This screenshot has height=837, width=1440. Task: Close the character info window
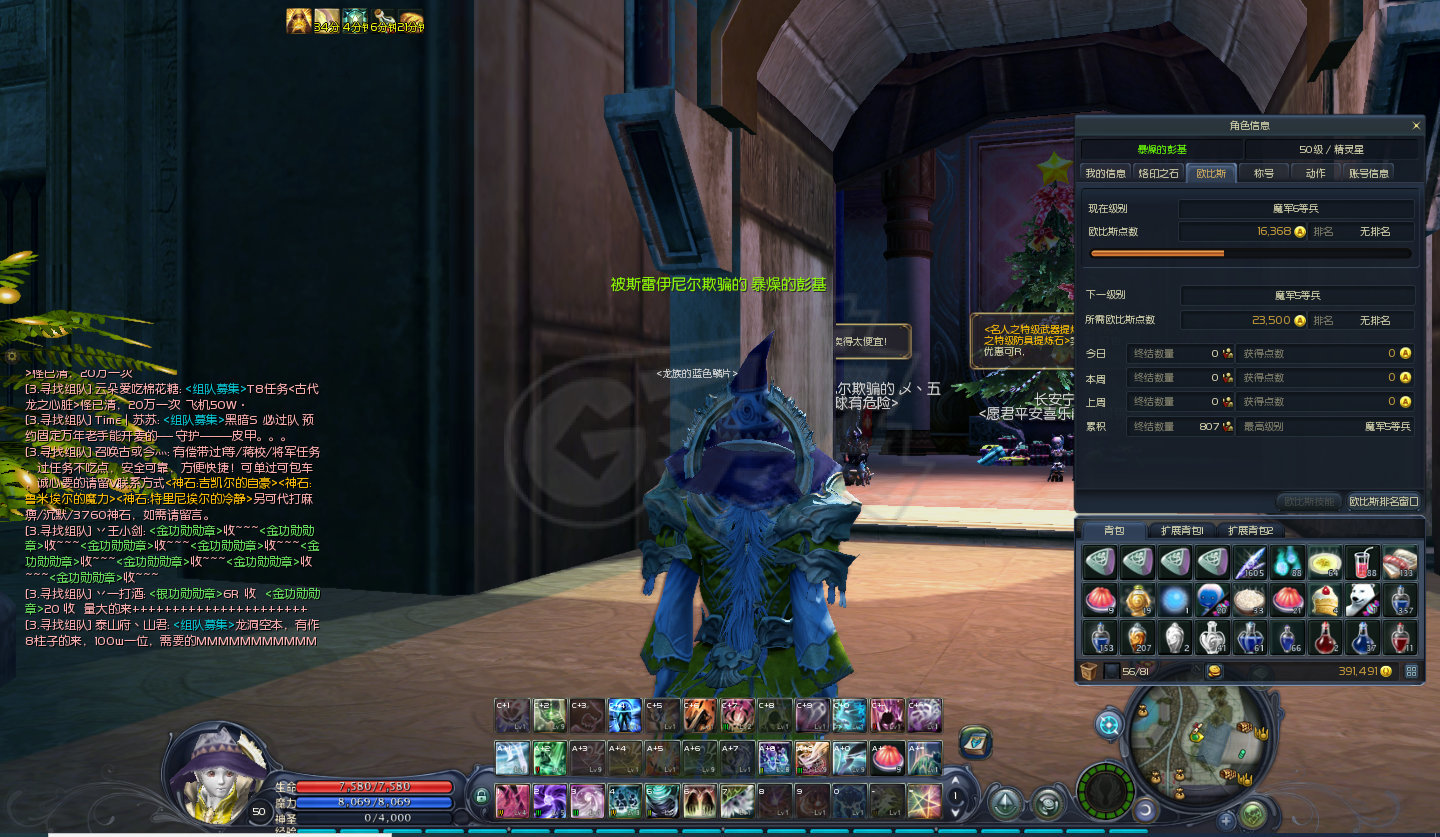[1415, 126]
